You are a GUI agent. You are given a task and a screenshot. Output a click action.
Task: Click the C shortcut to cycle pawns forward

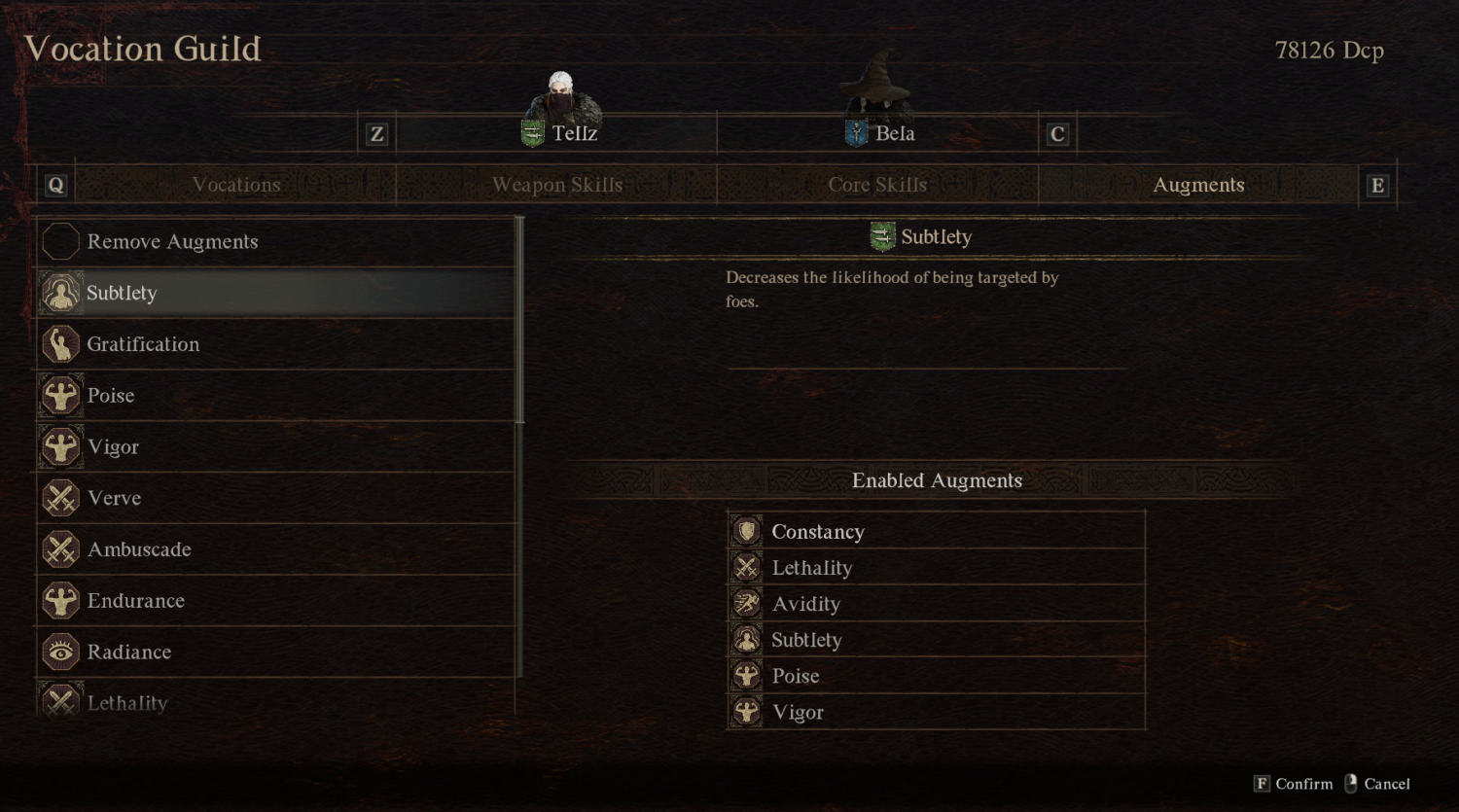click(x=1057, y=133)
